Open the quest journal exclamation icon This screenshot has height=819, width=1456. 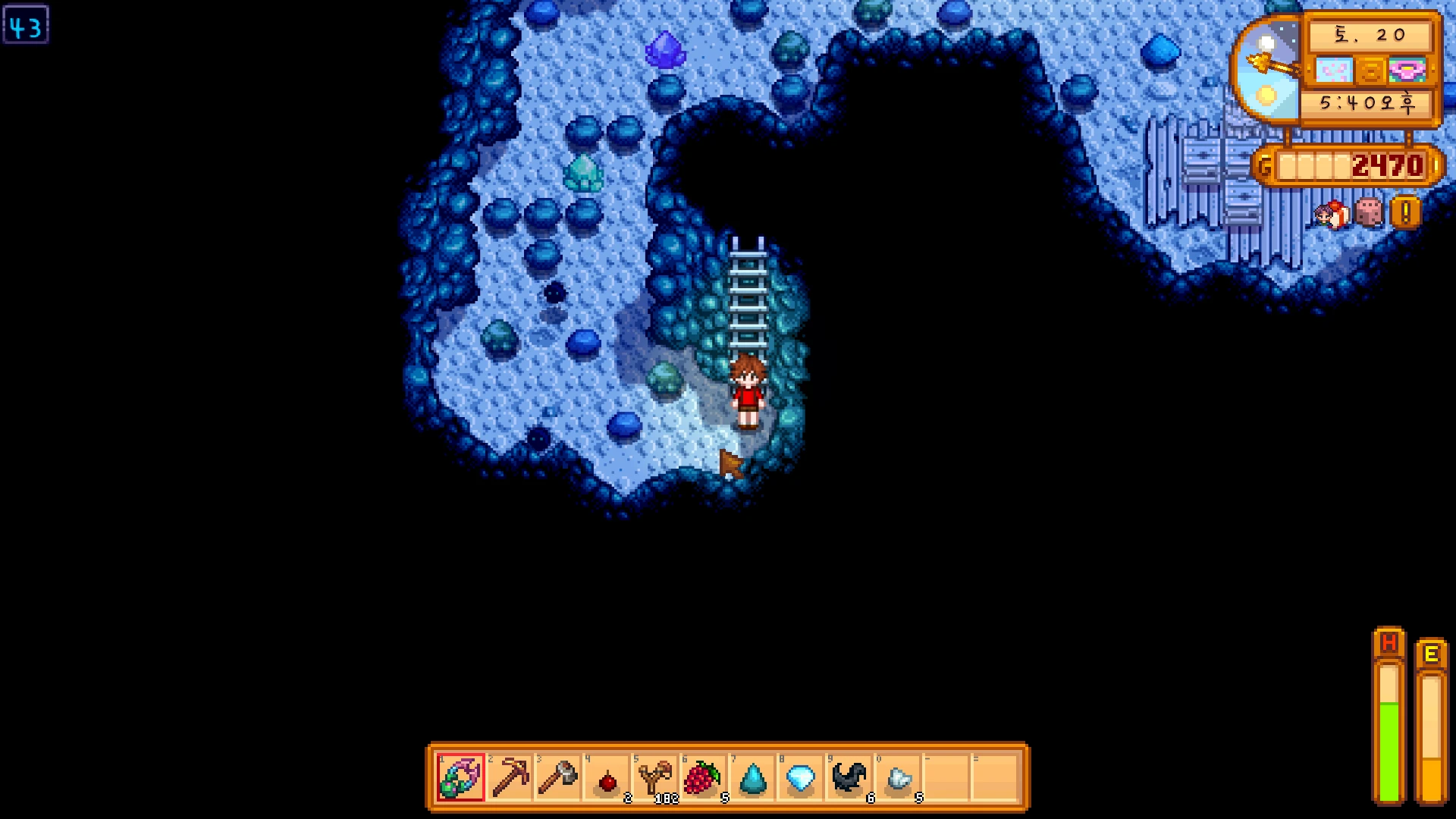1405,212
